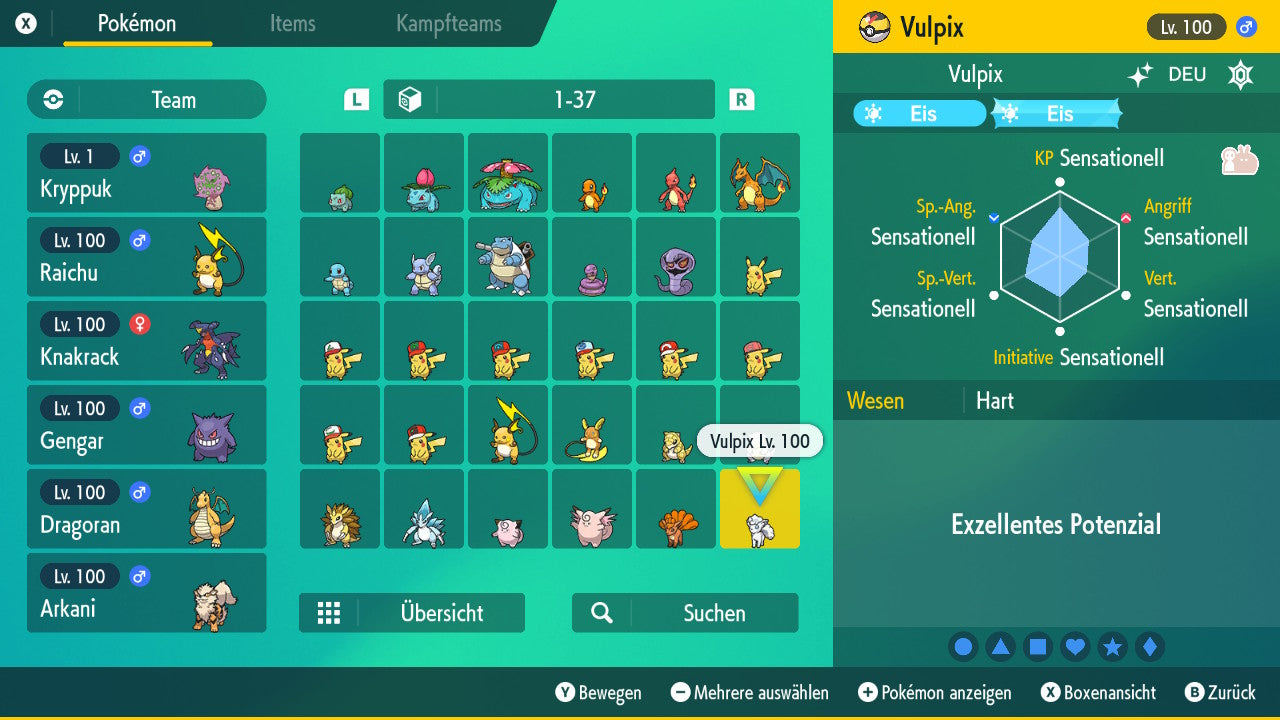Open the box selector showing 1-37
The image size is (1280, 720).
point(547,99)
